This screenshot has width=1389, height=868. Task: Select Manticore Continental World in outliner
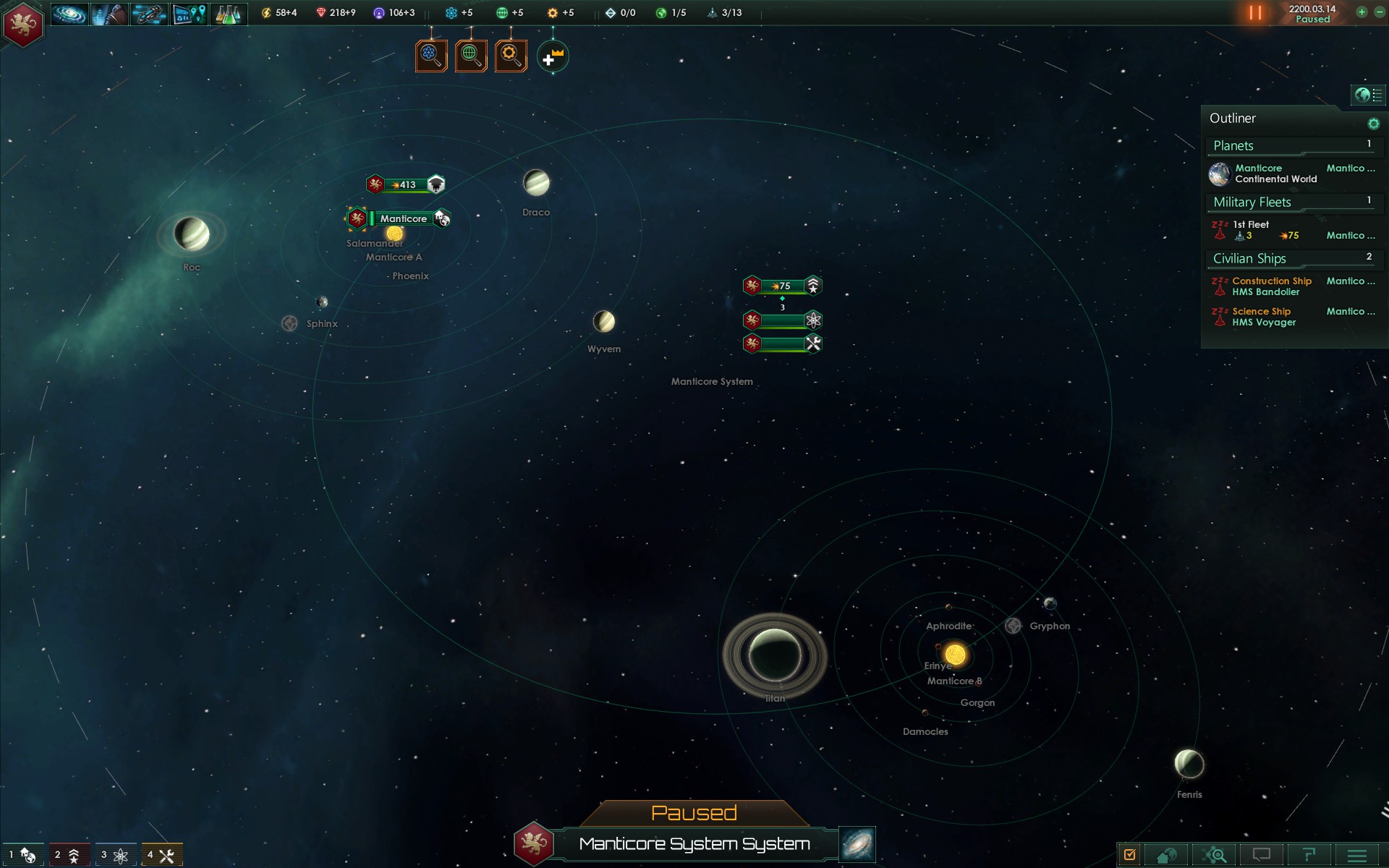1275,174
